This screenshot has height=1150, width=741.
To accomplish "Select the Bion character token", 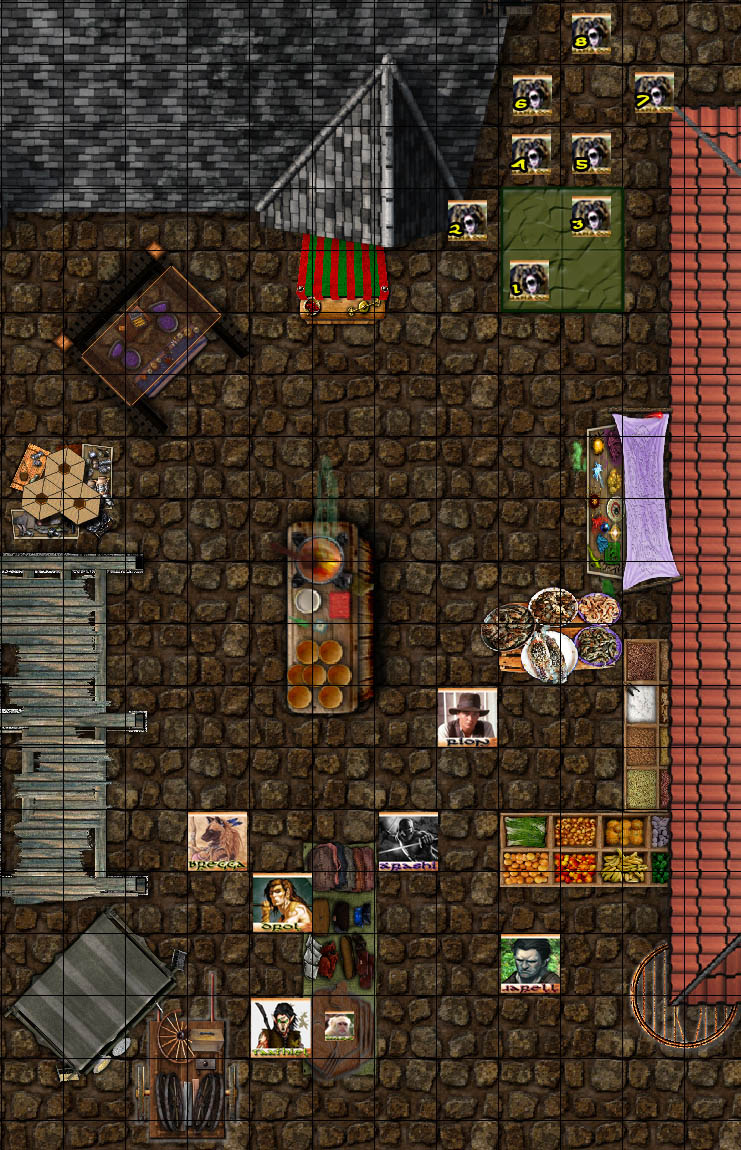I will coord(467,716).
